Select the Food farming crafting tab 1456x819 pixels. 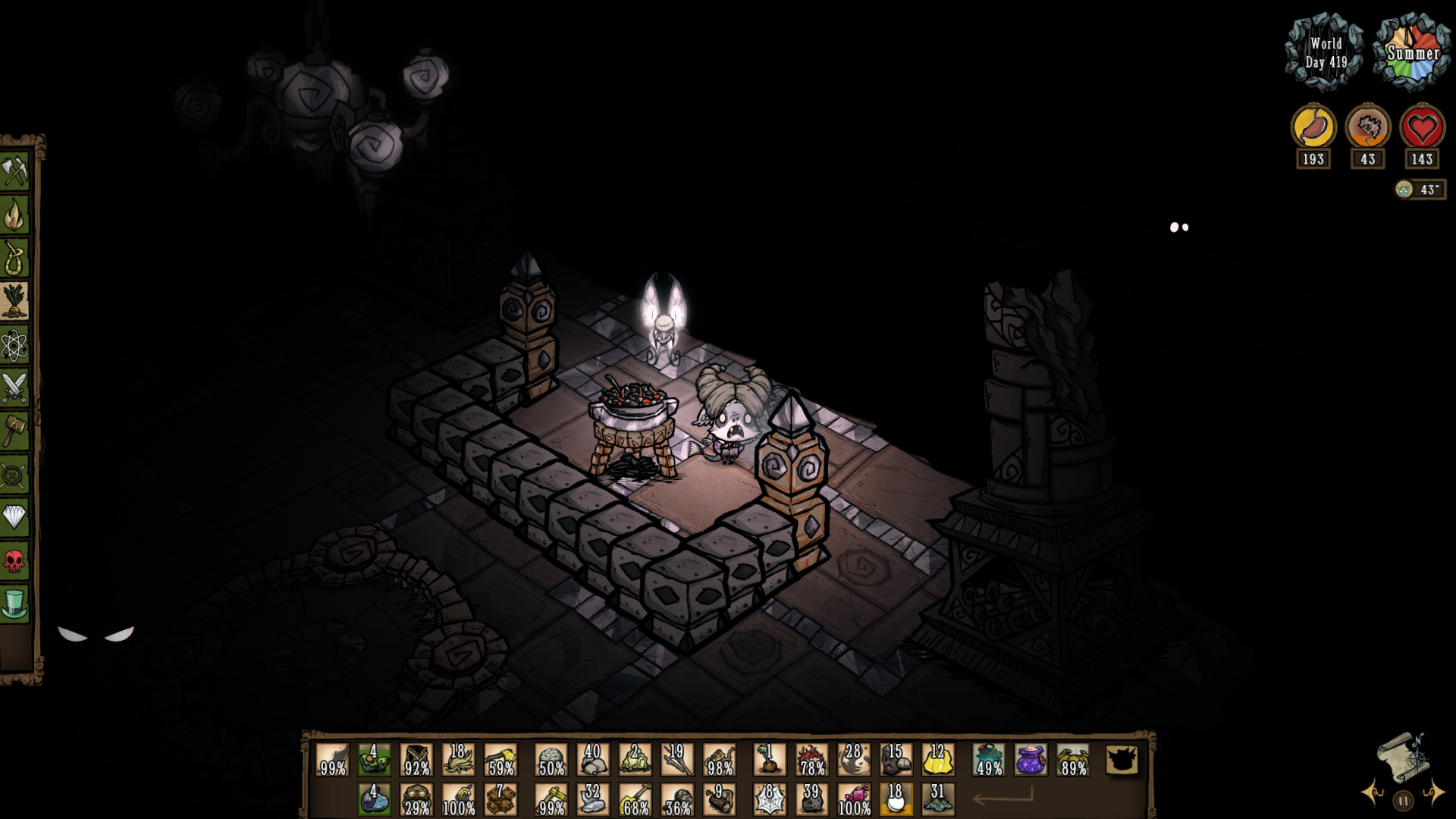[14, 302]
